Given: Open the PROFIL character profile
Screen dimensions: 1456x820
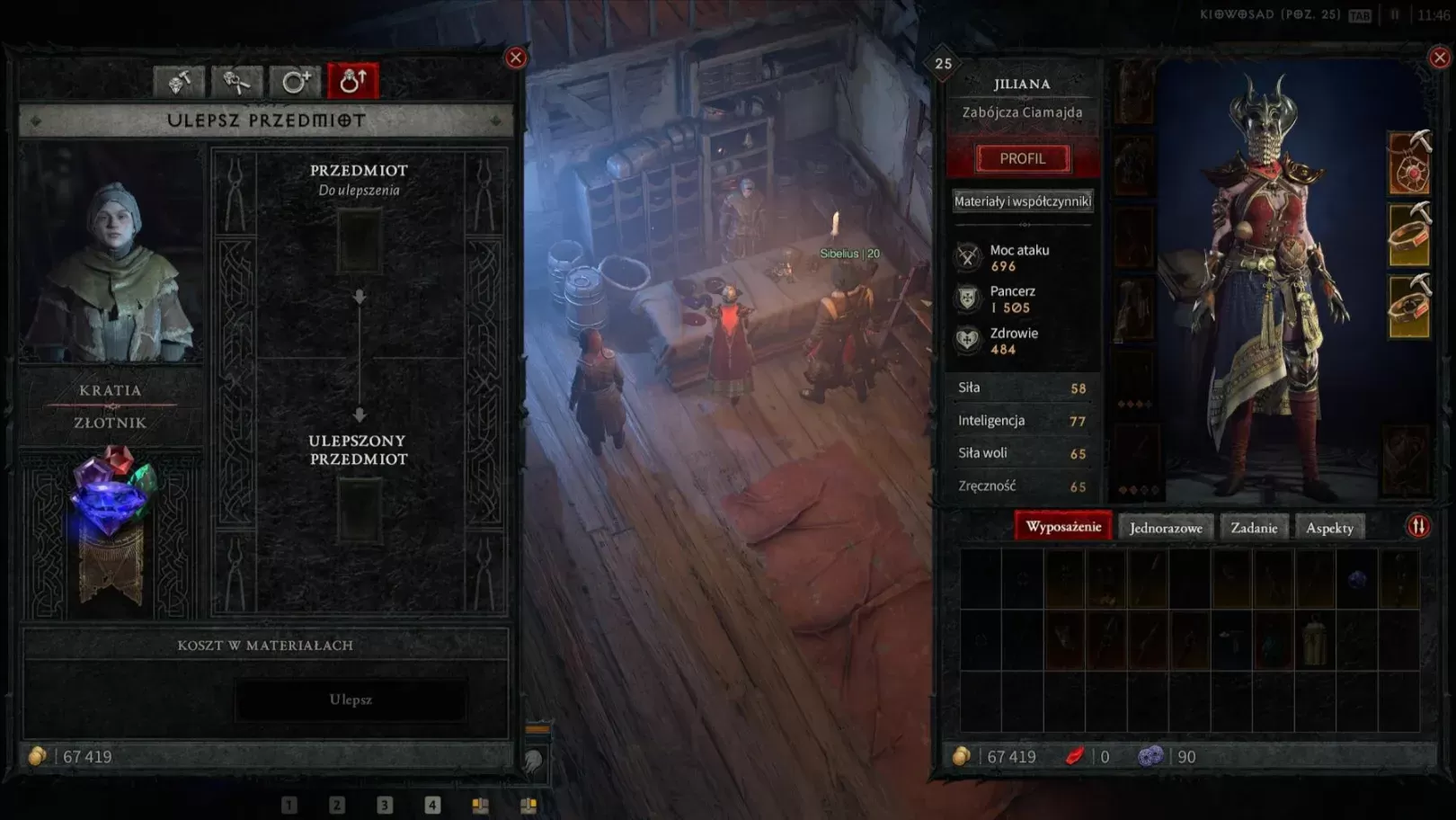Looking at the screenshot, I should click(1023, 158).
